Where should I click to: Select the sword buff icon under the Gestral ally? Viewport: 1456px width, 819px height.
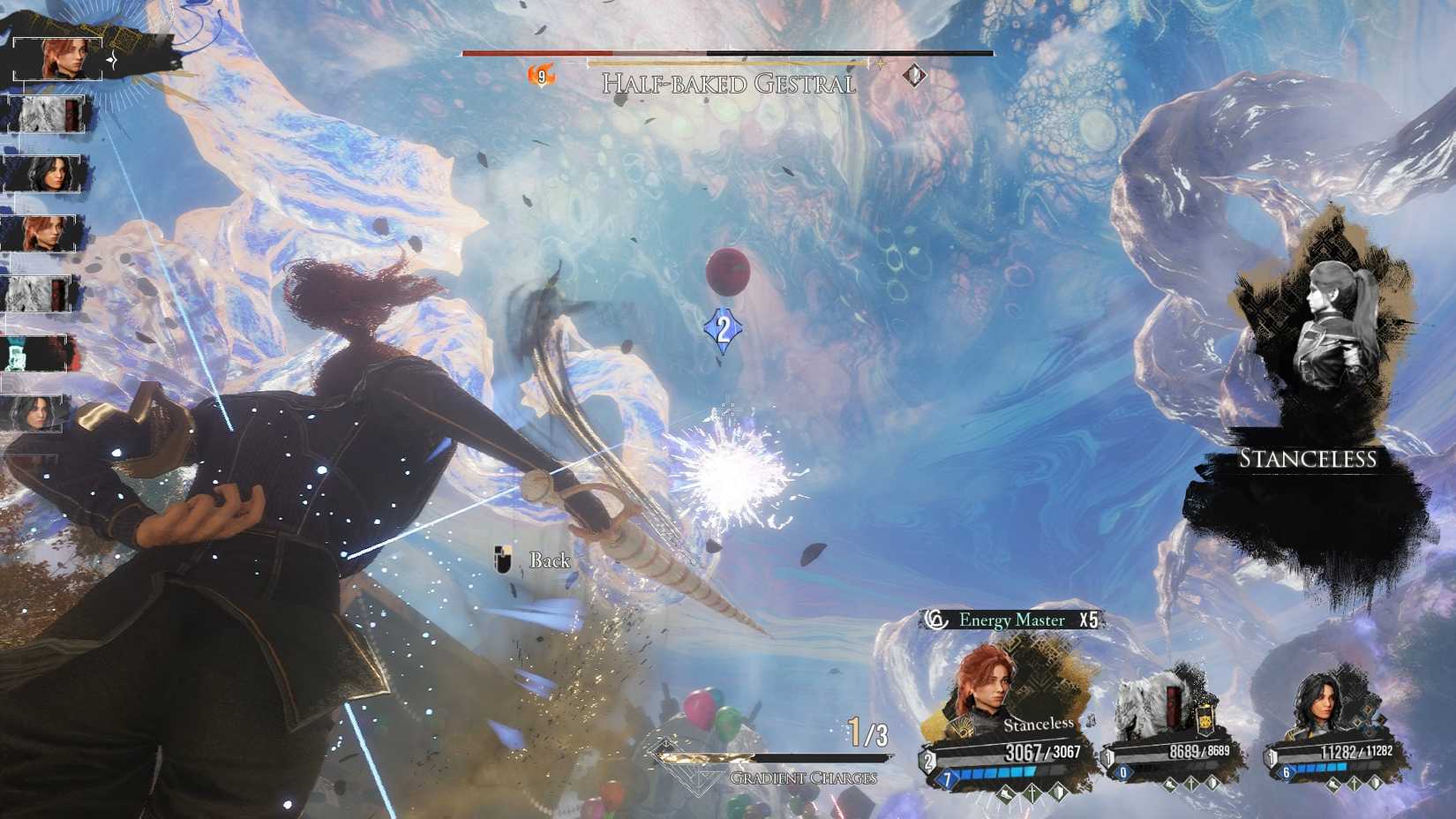pos(1193,784)
